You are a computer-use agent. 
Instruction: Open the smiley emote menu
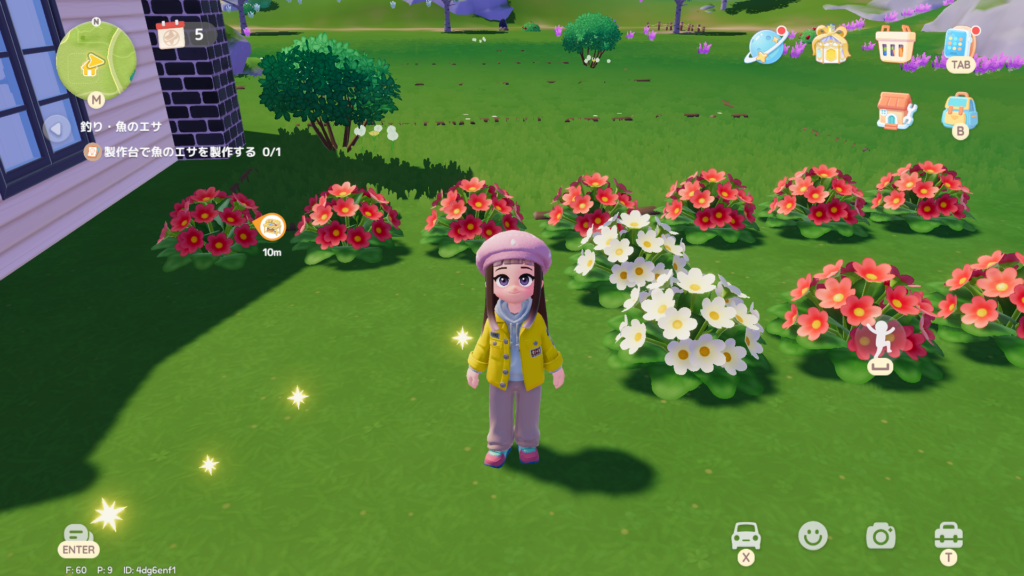coord(813,536)
